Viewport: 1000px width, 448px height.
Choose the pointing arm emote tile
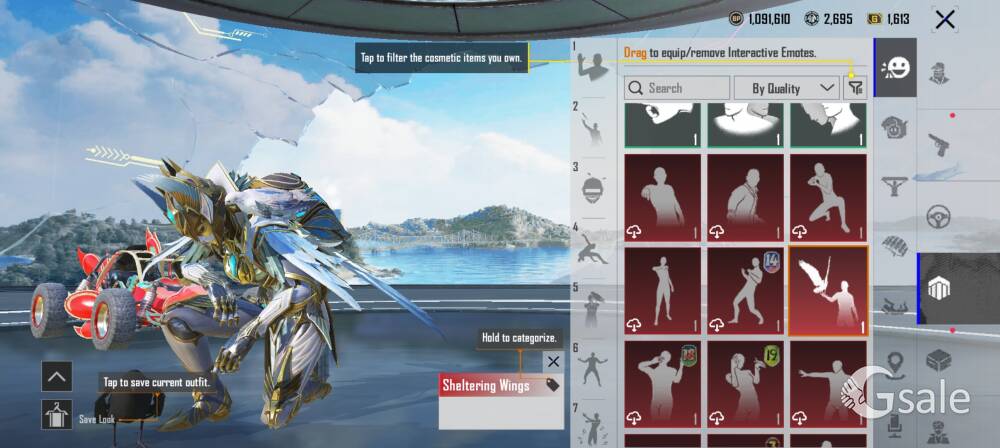tap(826, 386)
